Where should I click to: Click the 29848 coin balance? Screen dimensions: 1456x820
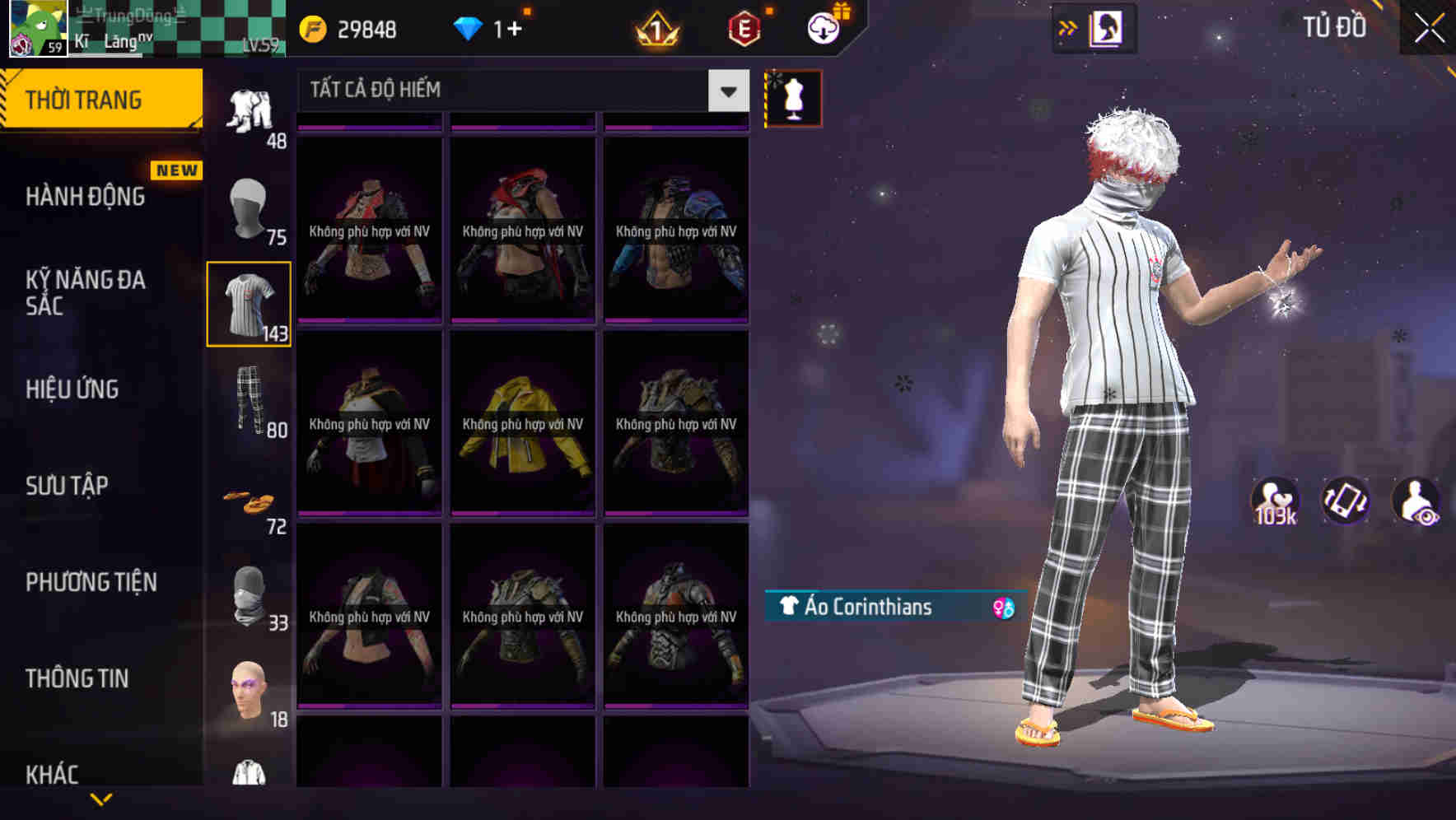[x=346, y=29]
